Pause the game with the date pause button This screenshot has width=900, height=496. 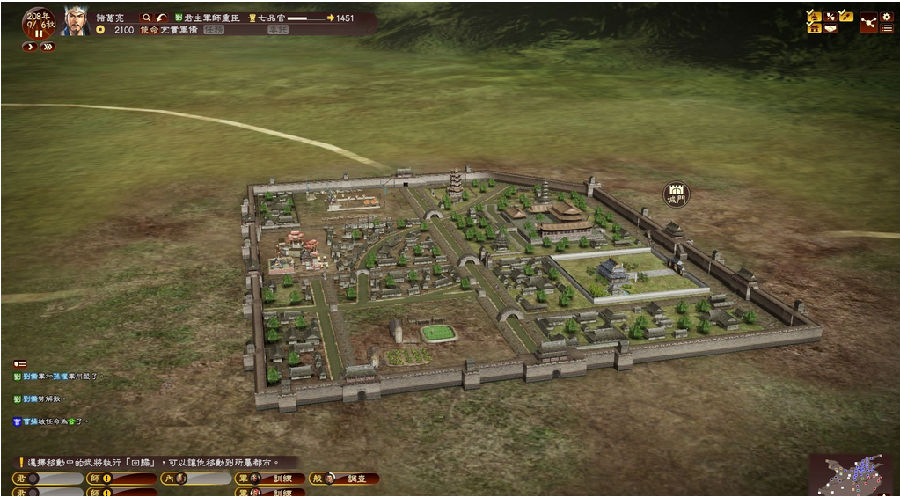click(x=39, y=32)
